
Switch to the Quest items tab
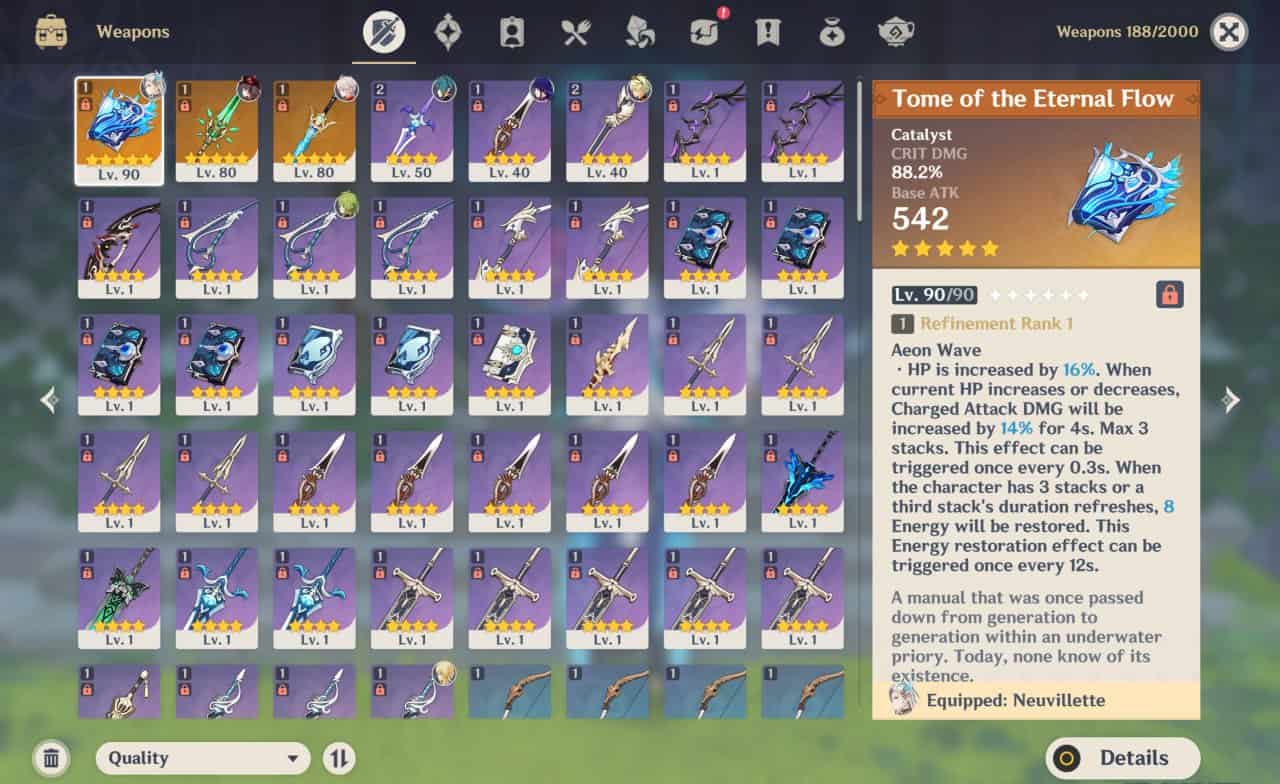[x=767, y=32]
